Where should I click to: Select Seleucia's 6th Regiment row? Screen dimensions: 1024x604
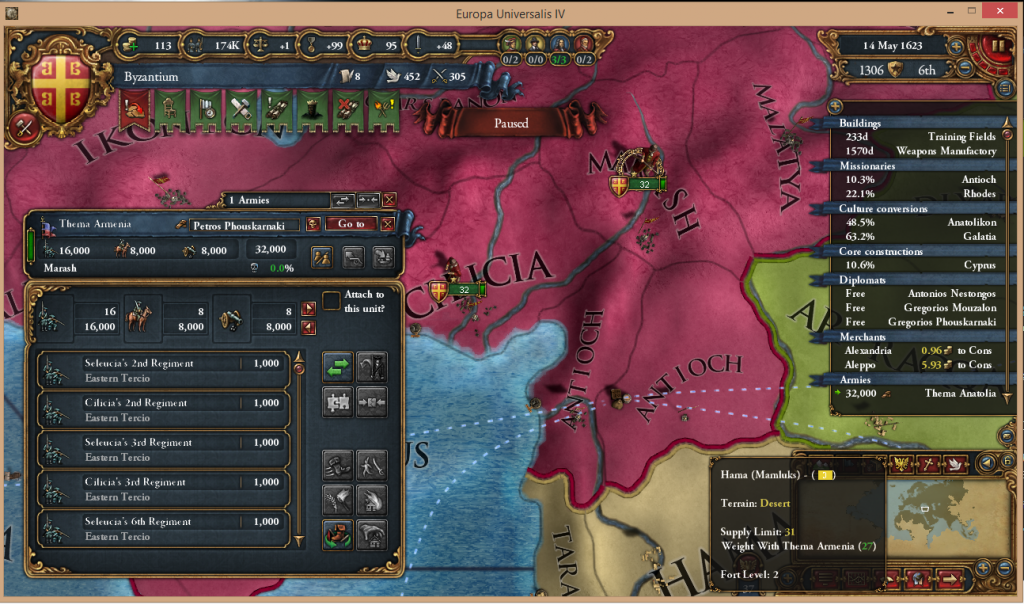tap(164, 528)
